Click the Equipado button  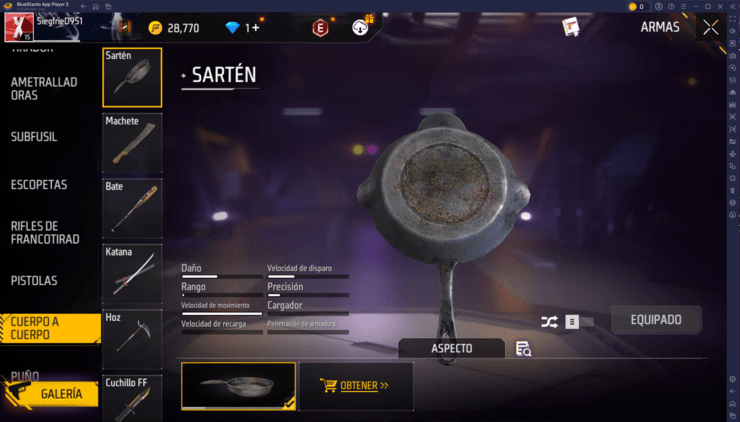pyautogui.click(x=656, y=320)
